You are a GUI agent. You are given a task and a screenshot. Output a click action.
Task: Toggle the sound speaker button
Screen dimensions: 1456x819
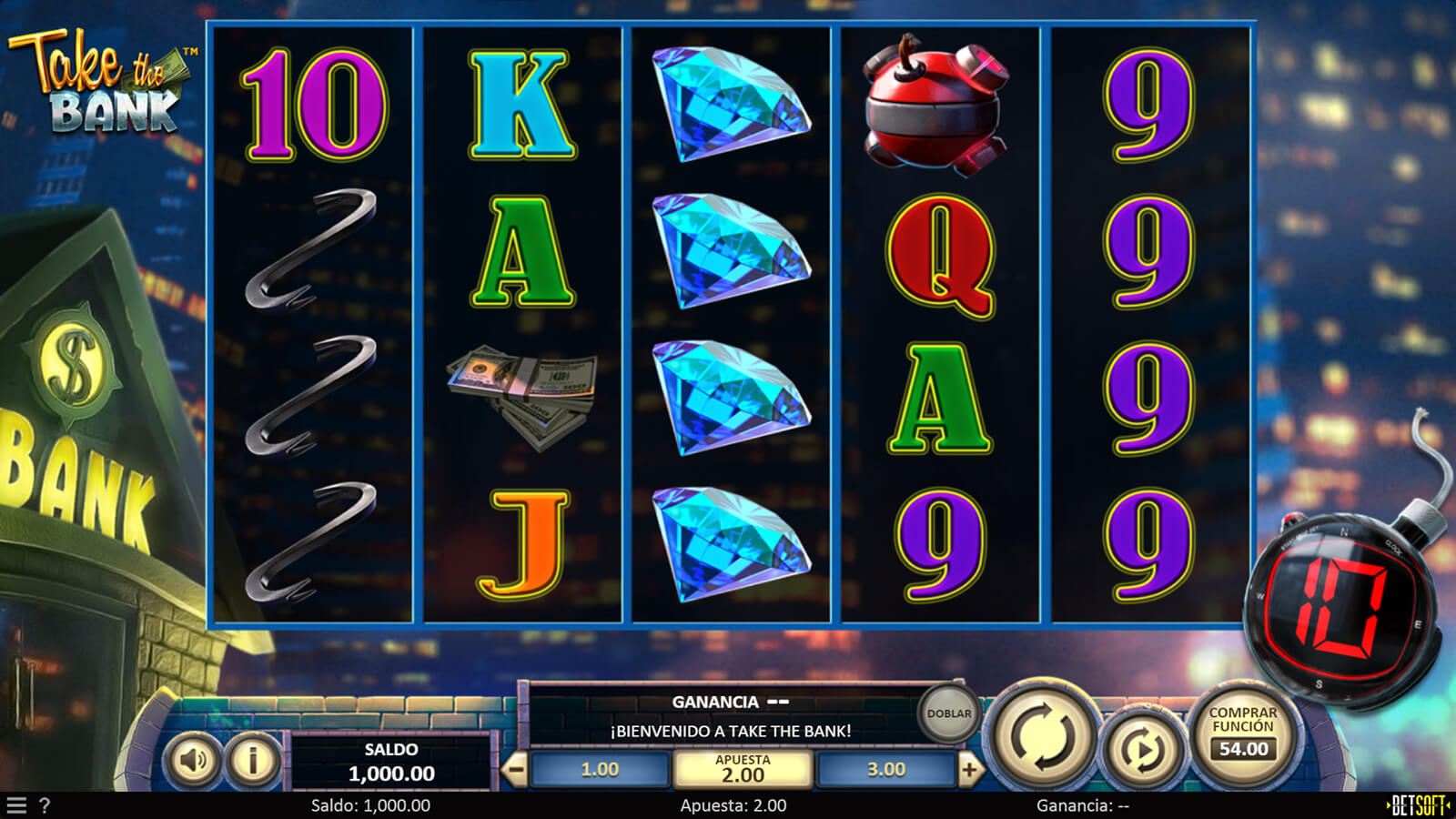(193, 760)
